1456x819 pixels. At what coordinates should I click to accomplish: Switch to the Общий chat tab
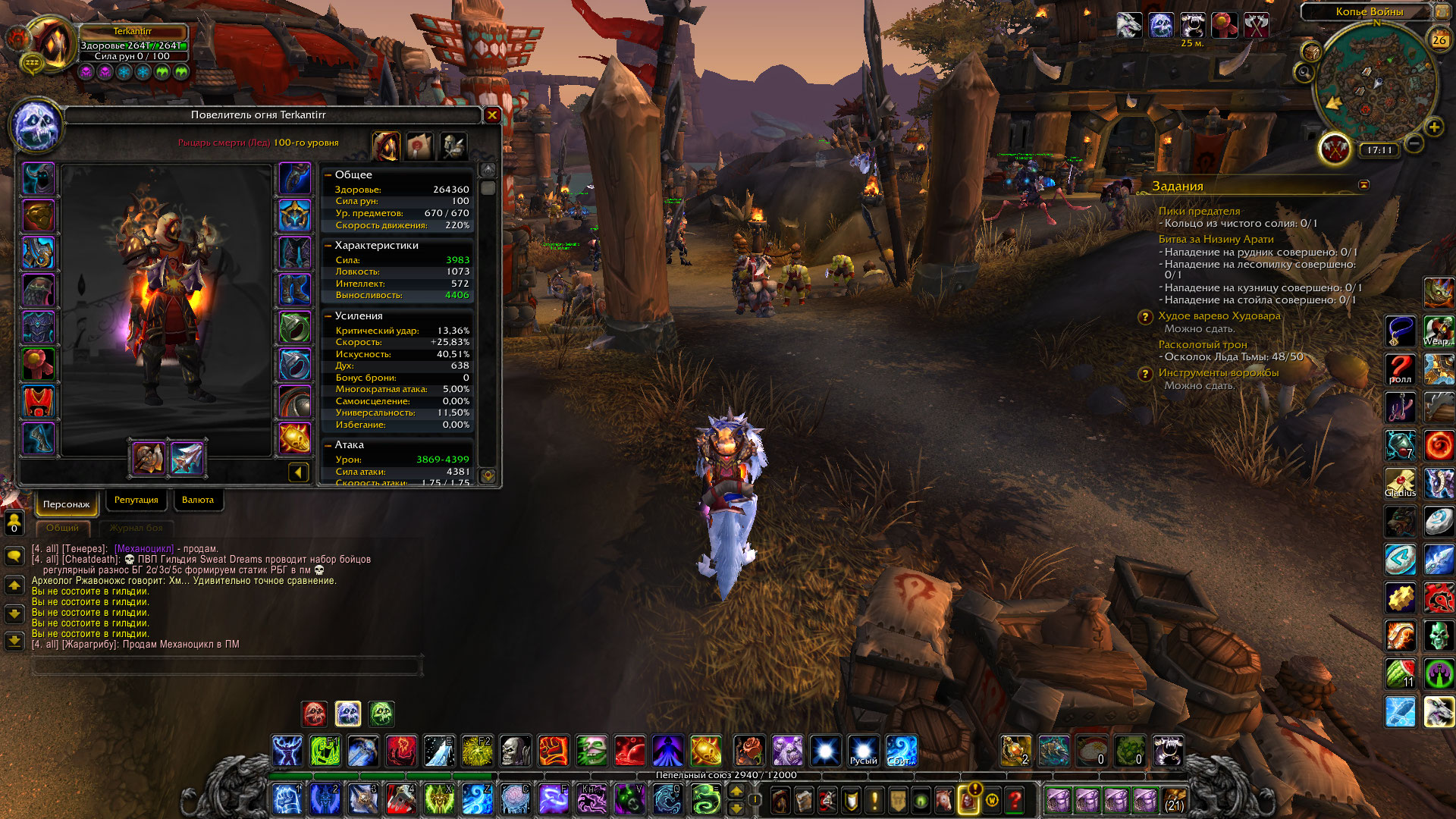tap(62, 528)
